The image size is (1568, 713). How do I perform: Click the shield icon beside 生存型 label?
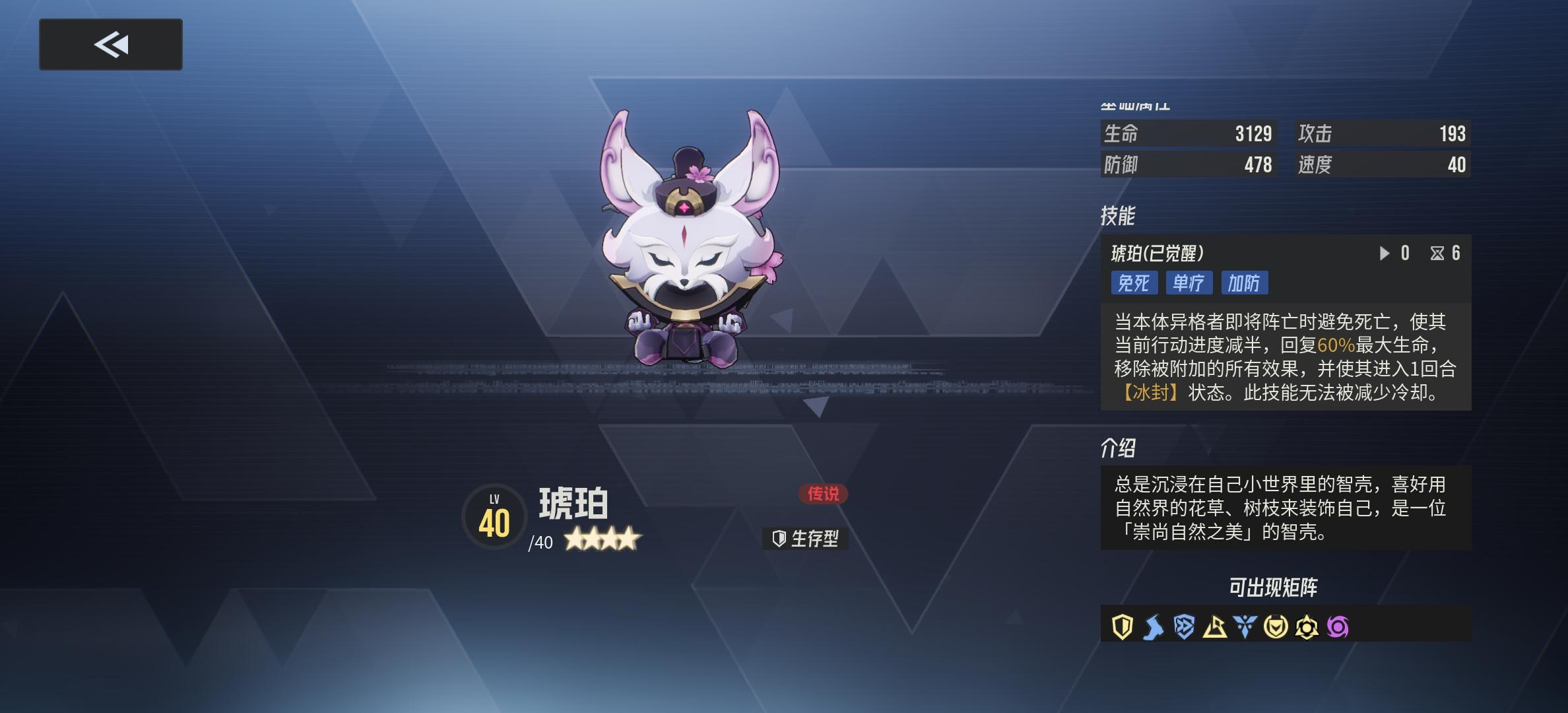click(779, 539)
